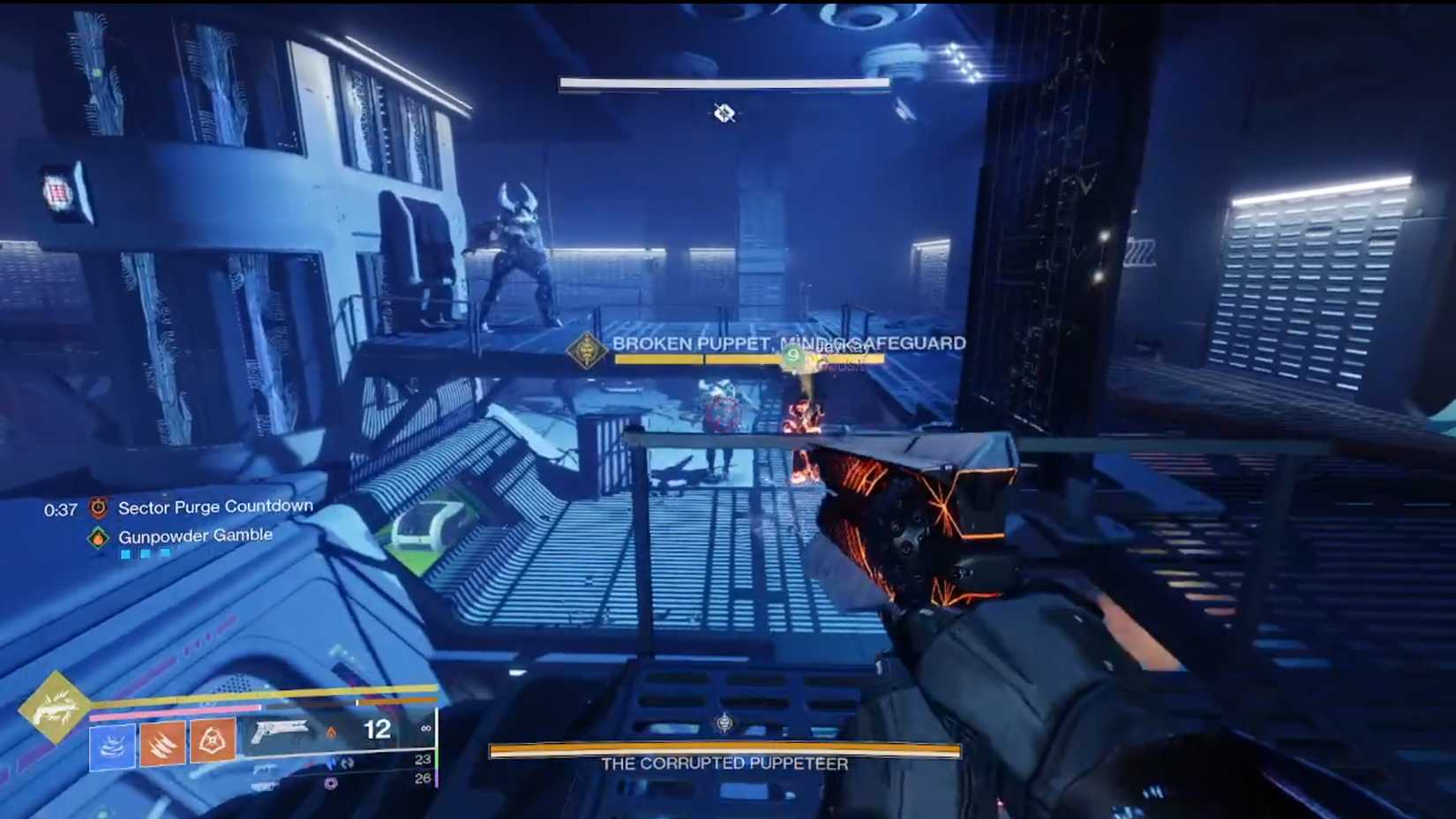Select the rank 9 hexagon above the enemy
Viewport: 1456px width, 819px height.
793,356
